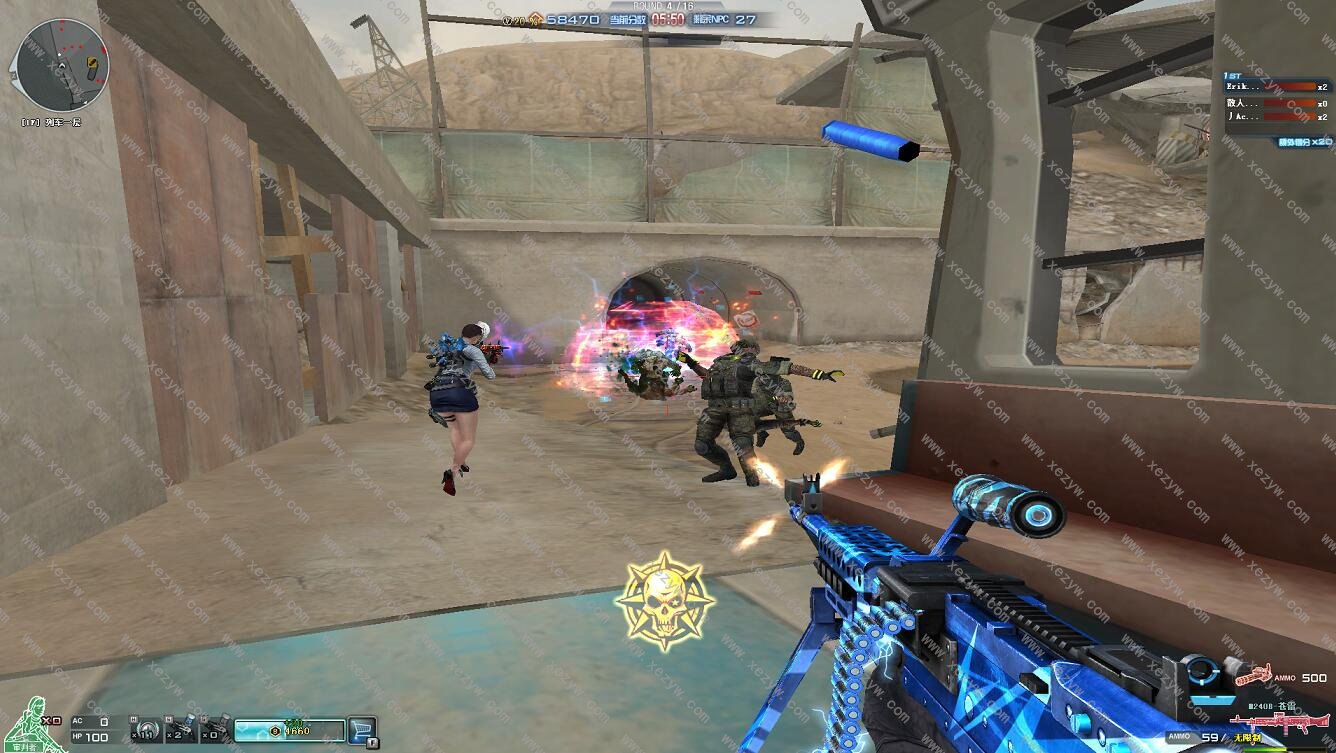Image resolution: width=1336 pixels, height=753 pixels.
Task: Select the item slot showing x2
Action: coord(181,728)
